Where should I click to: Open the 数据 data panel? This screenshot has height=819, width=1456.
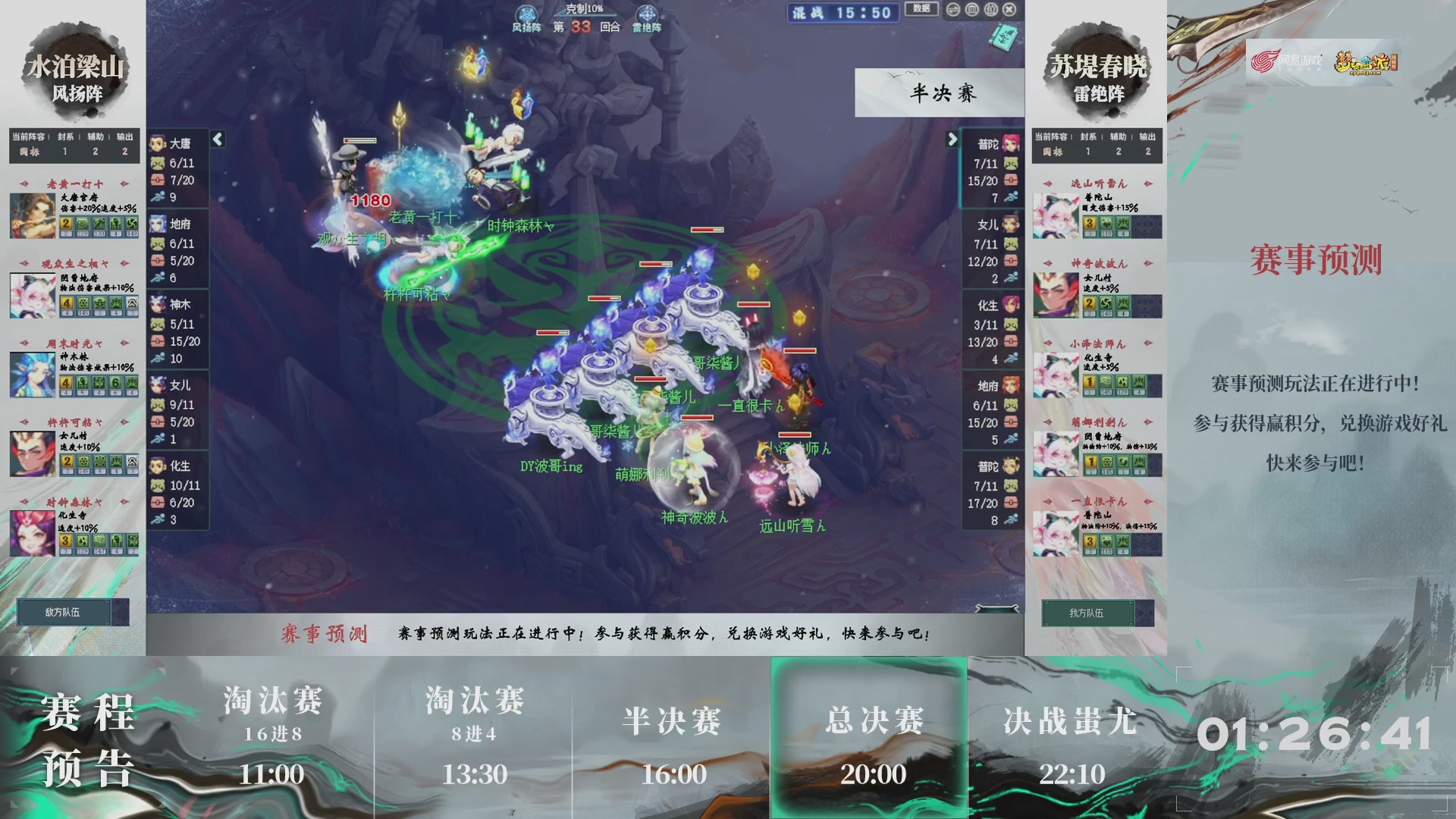pos(921,8)
